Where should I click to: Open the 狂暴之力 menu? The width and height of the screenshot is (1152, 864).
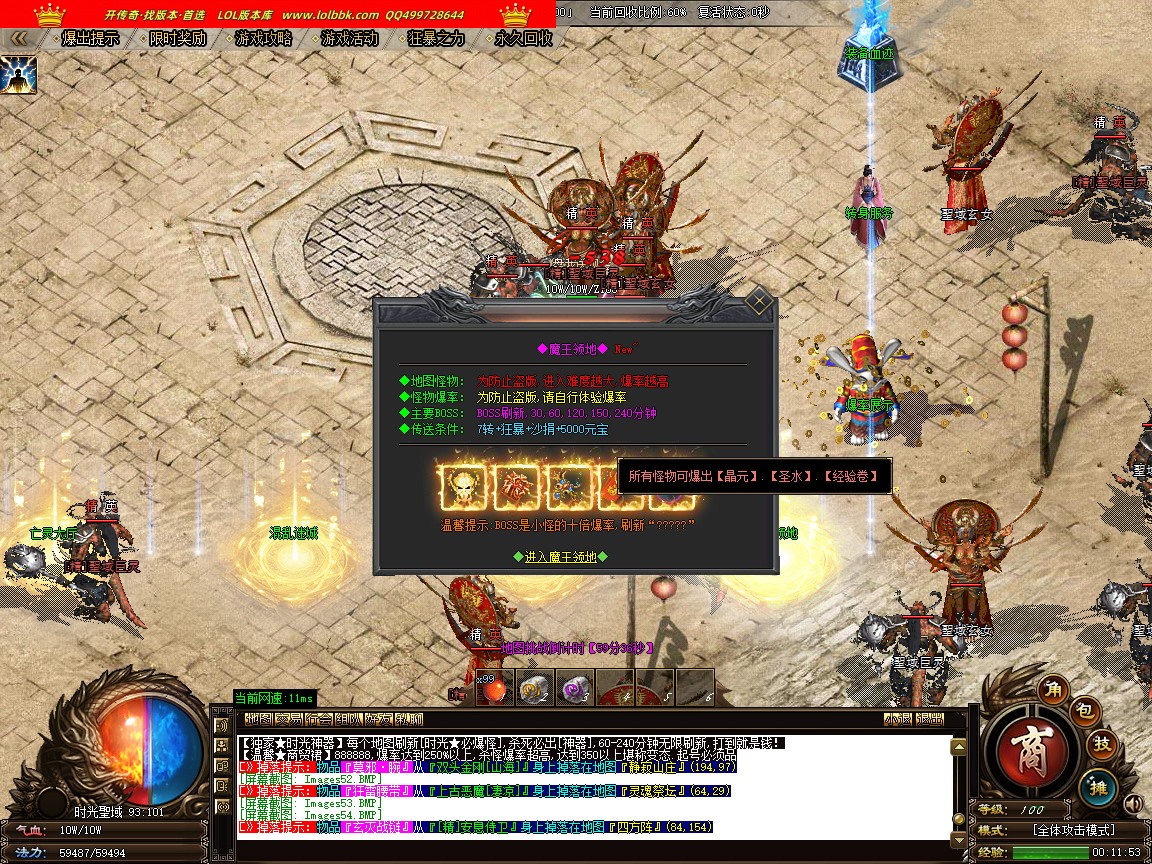coord(437,39)
